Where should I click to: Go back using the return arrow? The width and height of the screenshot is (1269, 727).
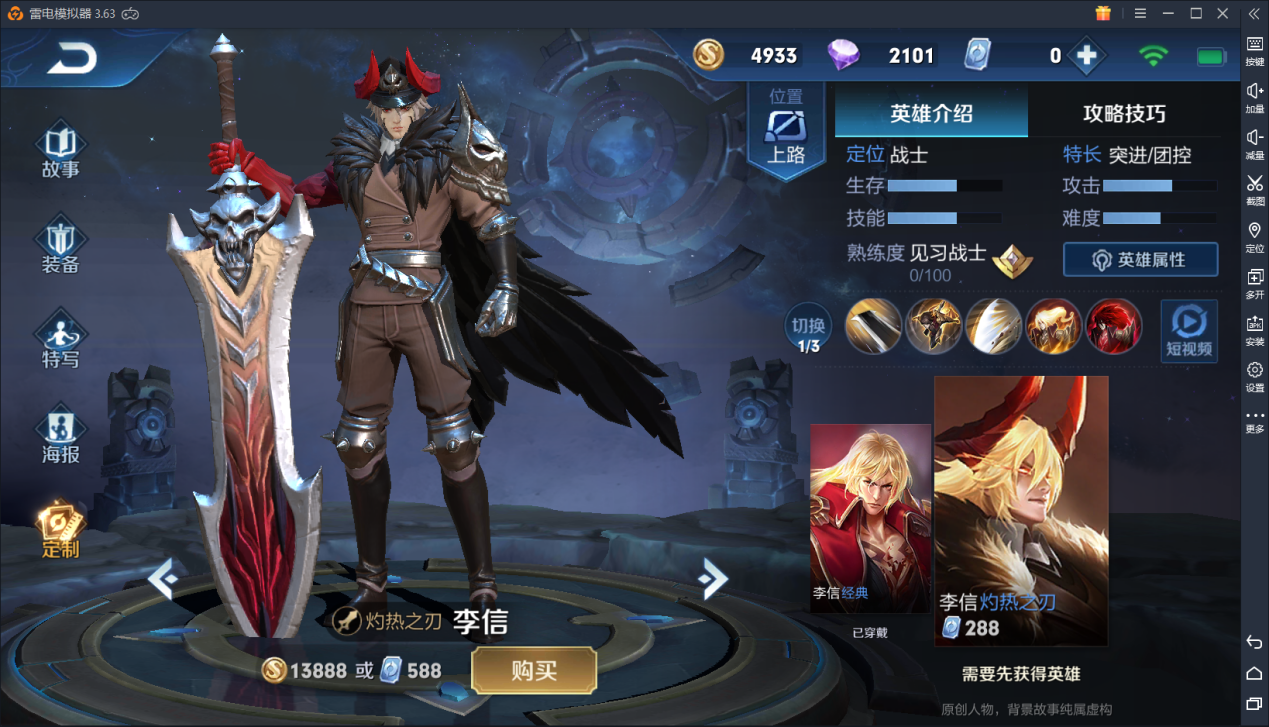[72, 59]
